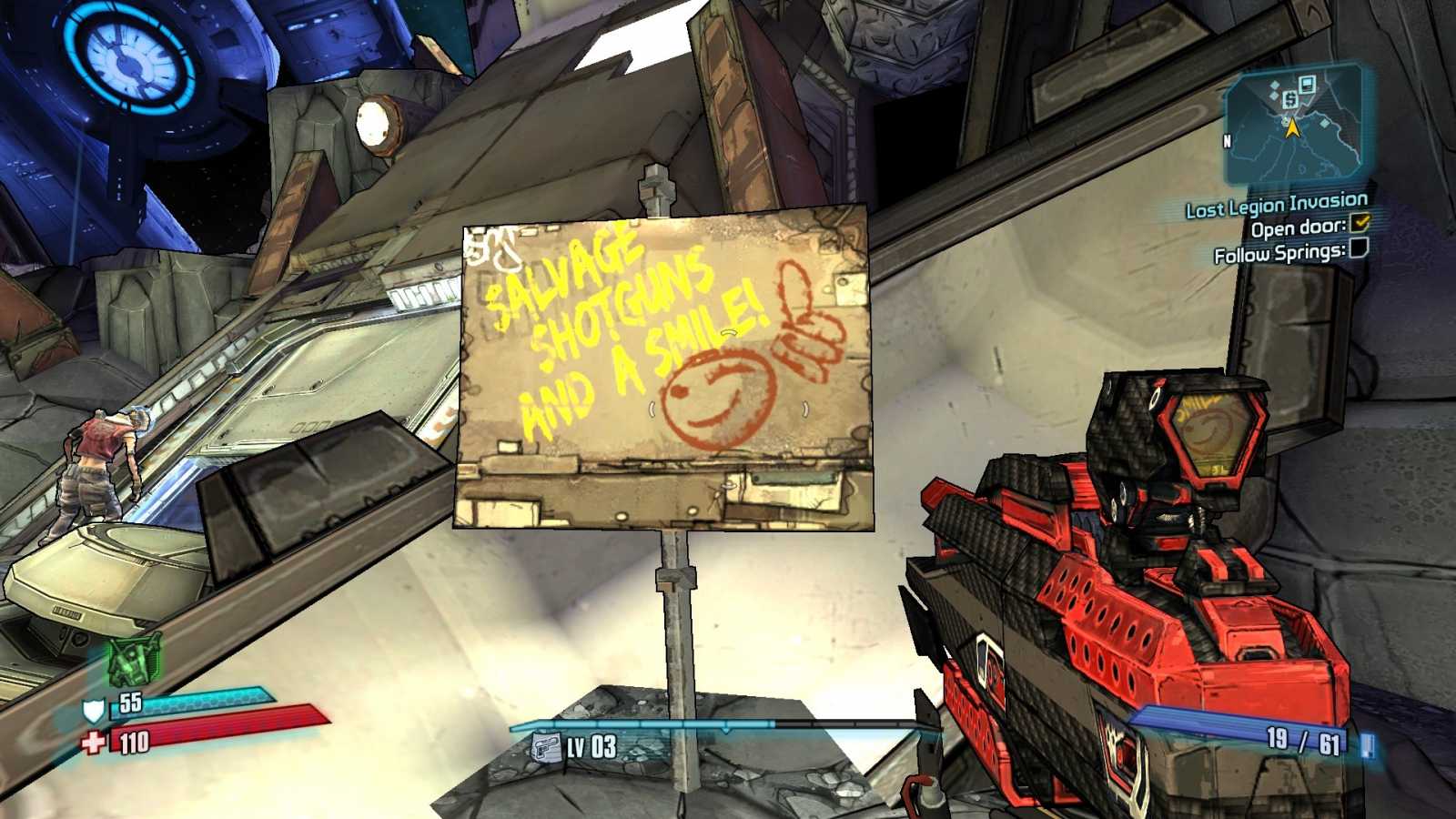
Task: Click the vending machine symbol on the minimap
Action: click(x=1290, y=100)
